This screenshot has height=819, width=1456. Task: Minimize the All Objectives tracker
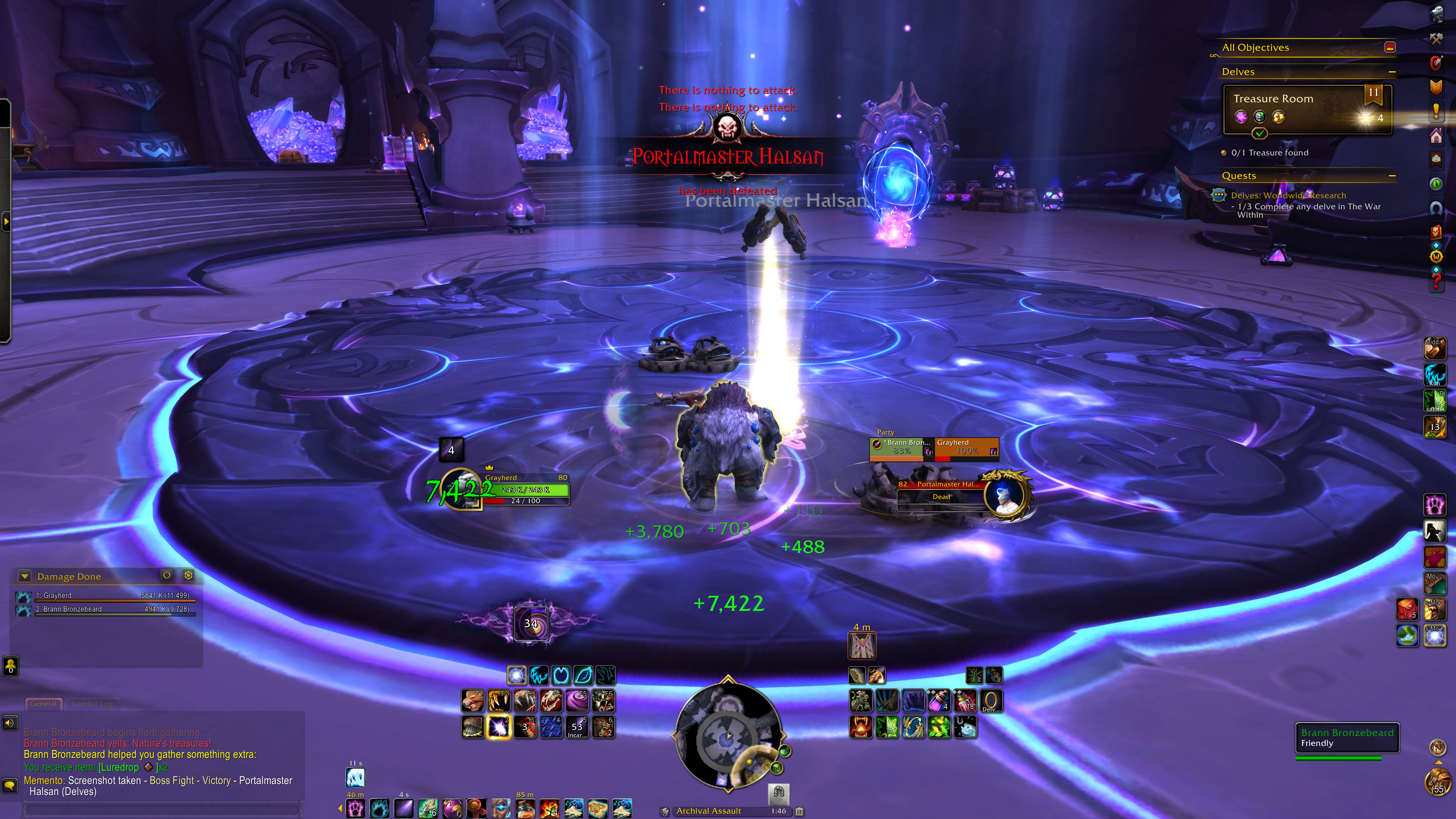click(1390, 47)
